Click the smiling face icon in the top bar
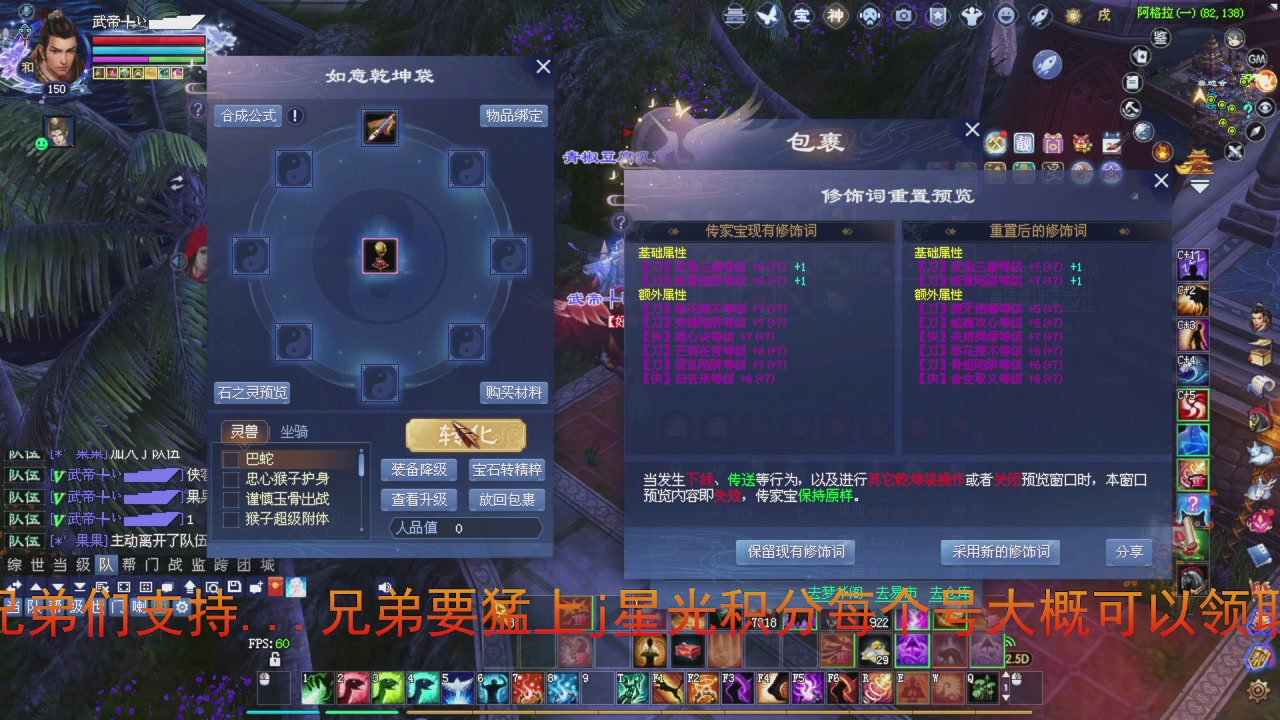The width and height of the screenshot is (1280, 720). 1004,17
